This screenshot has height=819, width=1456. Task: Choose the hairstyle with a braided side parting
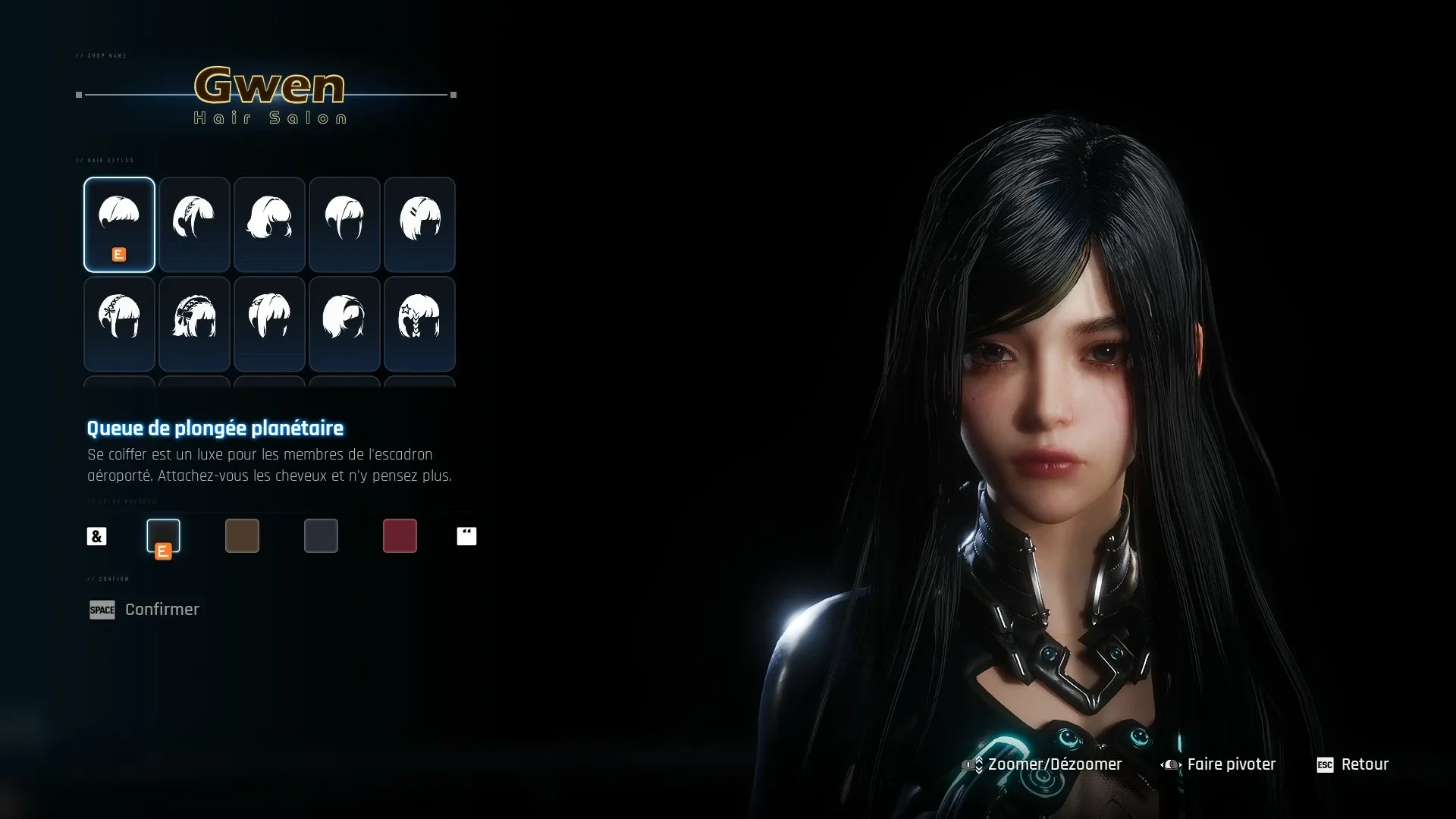[194, 224]
